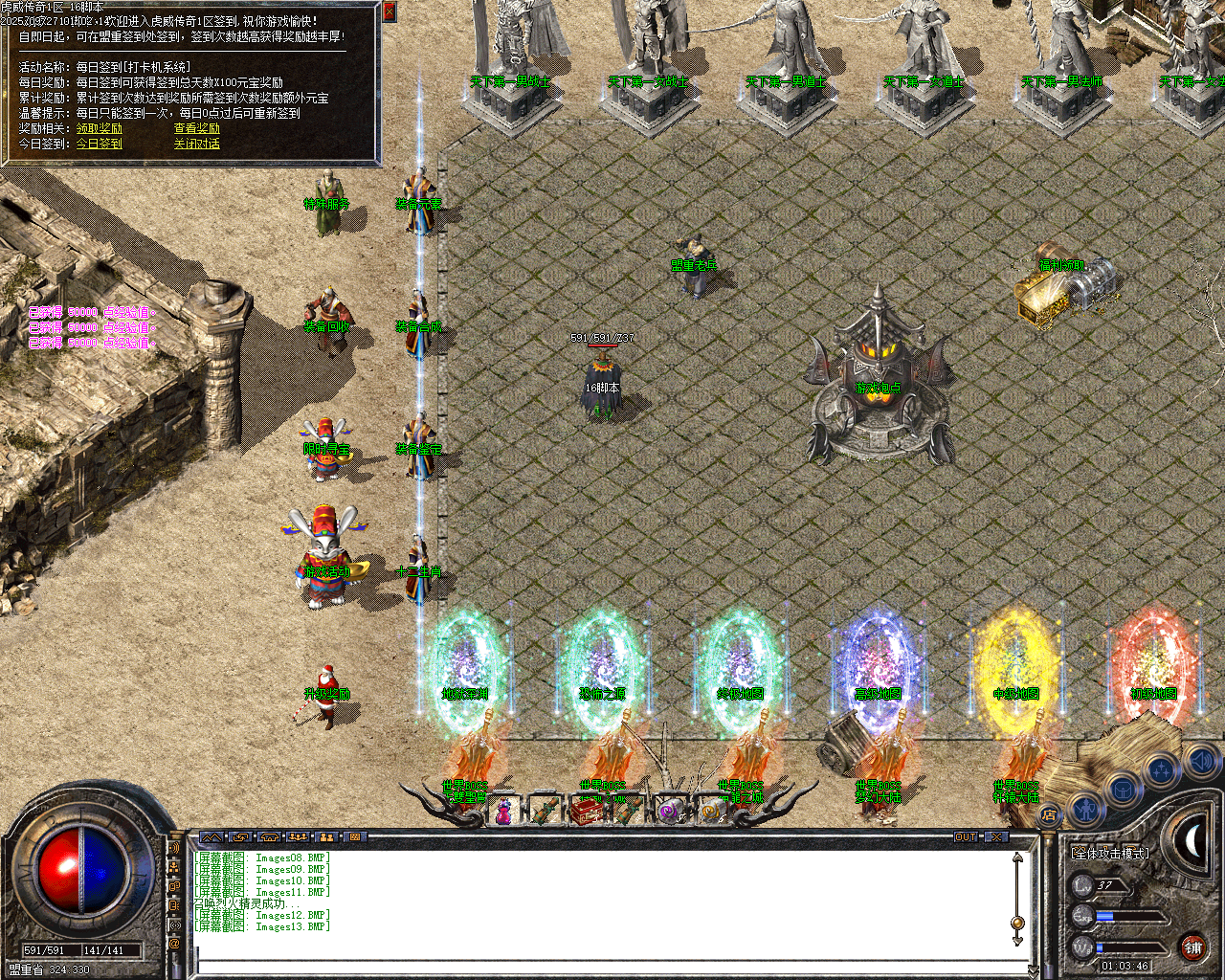
Task: Use the potion in quickslot 1
Action: point(503,812)
